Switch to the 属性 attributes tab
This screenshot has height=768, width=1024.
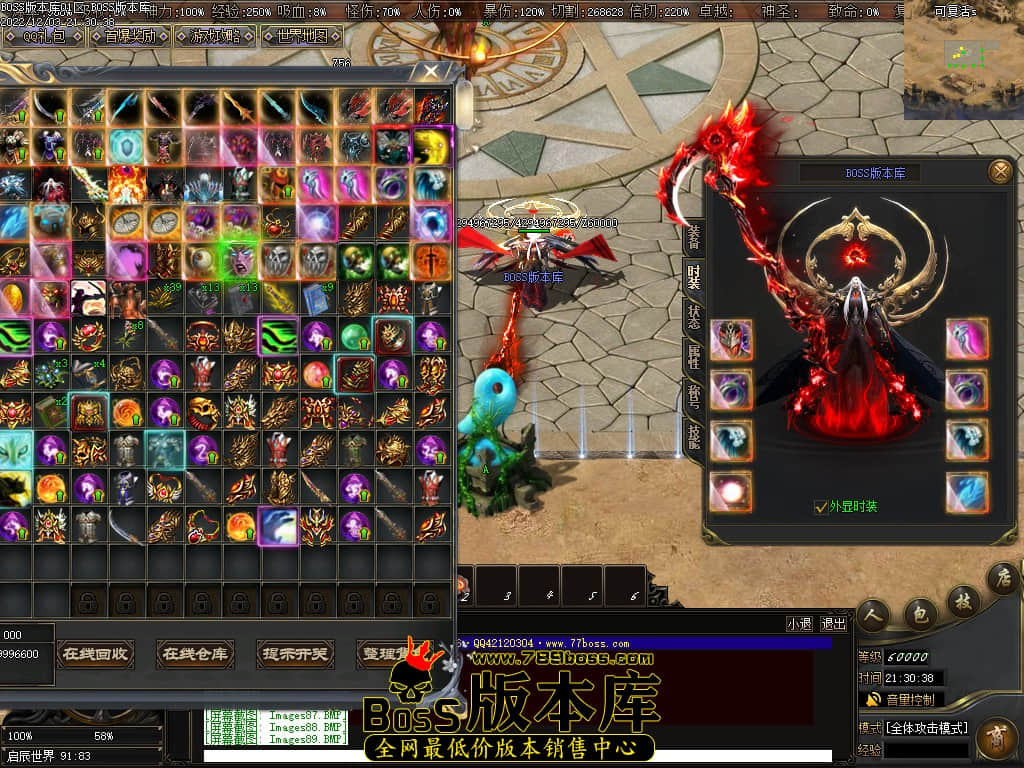click(x=693, y=355)
